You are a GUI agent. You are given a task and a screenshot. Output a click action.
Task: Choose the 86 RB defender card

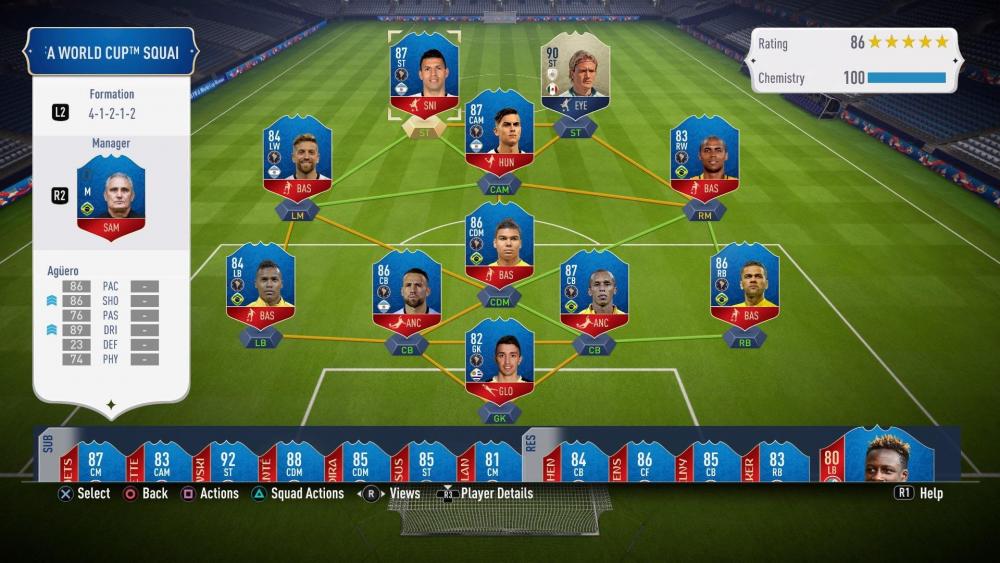(745, 286)
